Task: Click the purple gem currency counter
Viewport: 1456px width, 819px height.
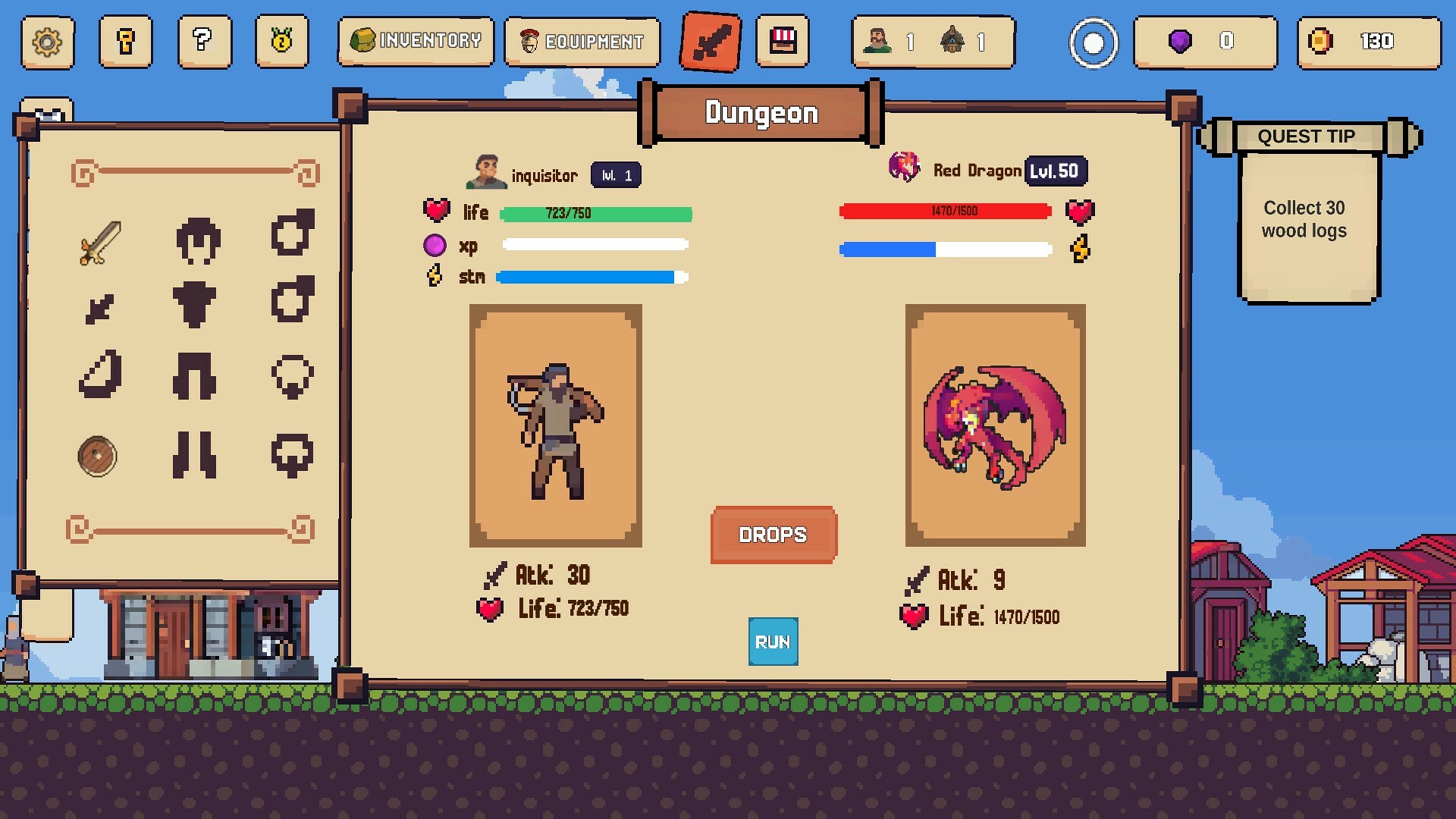Action: 1206,42
